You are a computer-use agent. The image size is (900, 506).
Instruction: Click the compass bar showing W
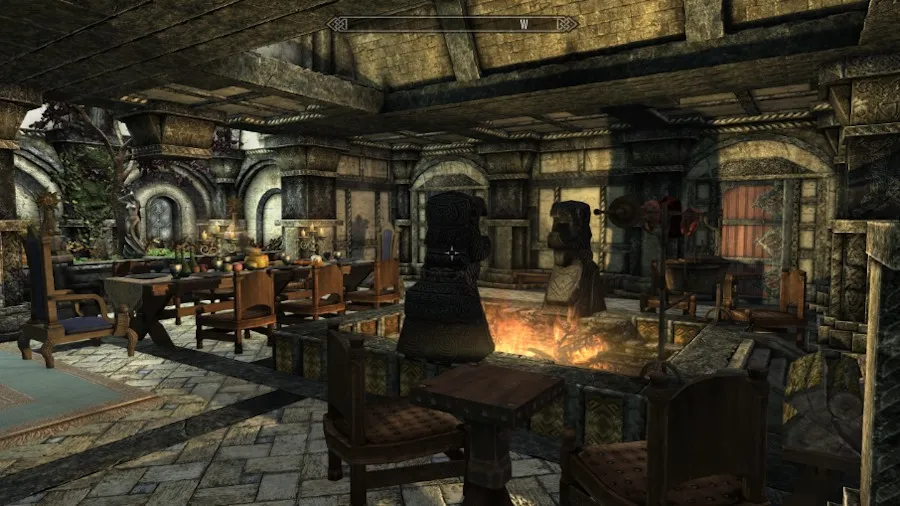[x=452, y=24]
